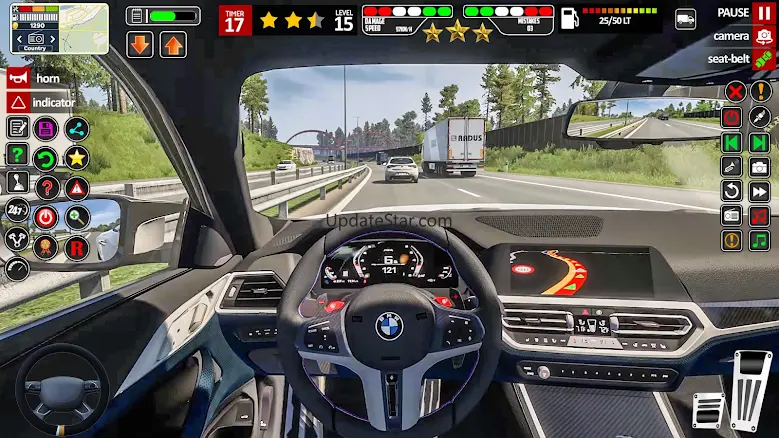779x438 pixels.
Task: Sound the horn button
Action: [x=18, y=77]
